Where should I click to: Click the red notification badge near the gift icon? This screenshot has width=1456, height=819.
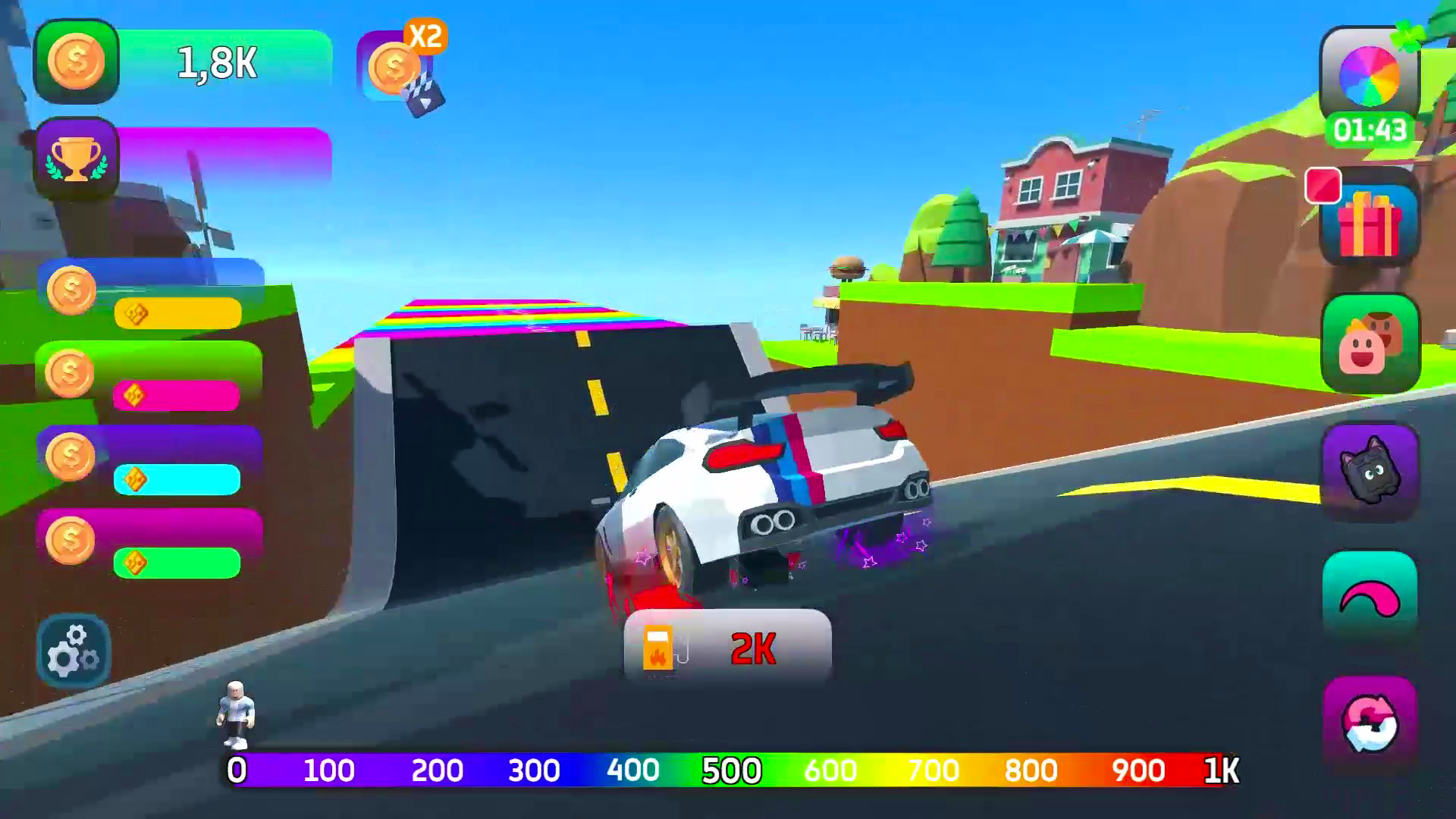[x=1322, y=185]
